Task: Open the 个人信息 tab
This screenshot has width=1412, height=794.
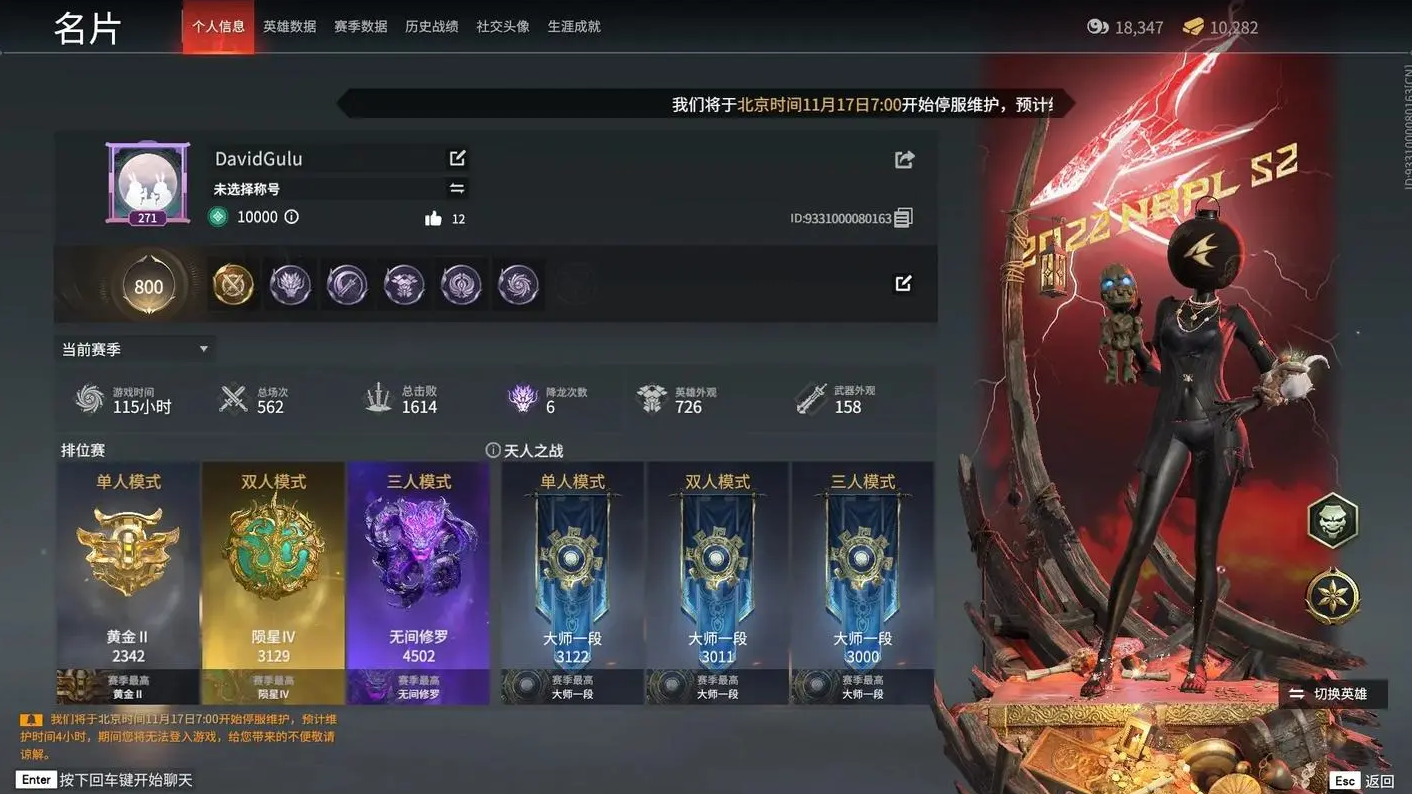Action: click(218, 27)
